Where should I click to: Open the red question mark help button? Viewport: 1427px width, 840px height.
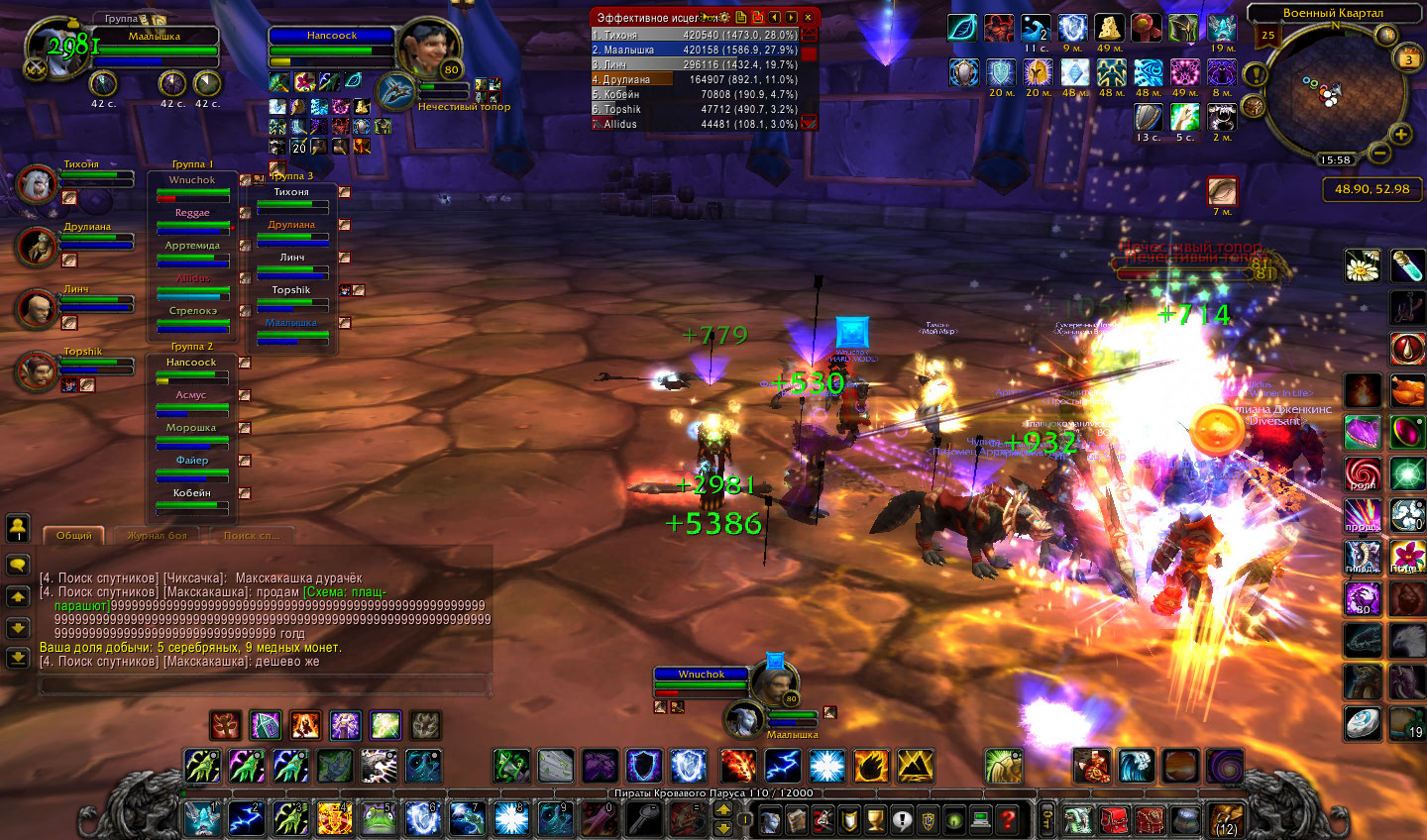1007,820
